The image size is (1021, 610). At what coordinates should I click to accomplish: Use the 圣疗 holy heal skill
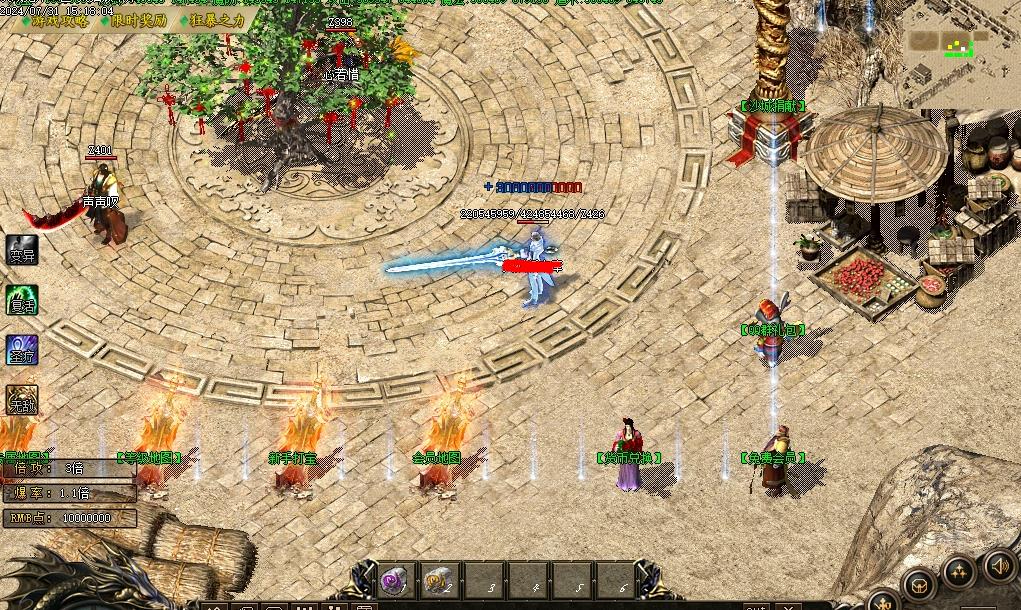click(22, 351)
